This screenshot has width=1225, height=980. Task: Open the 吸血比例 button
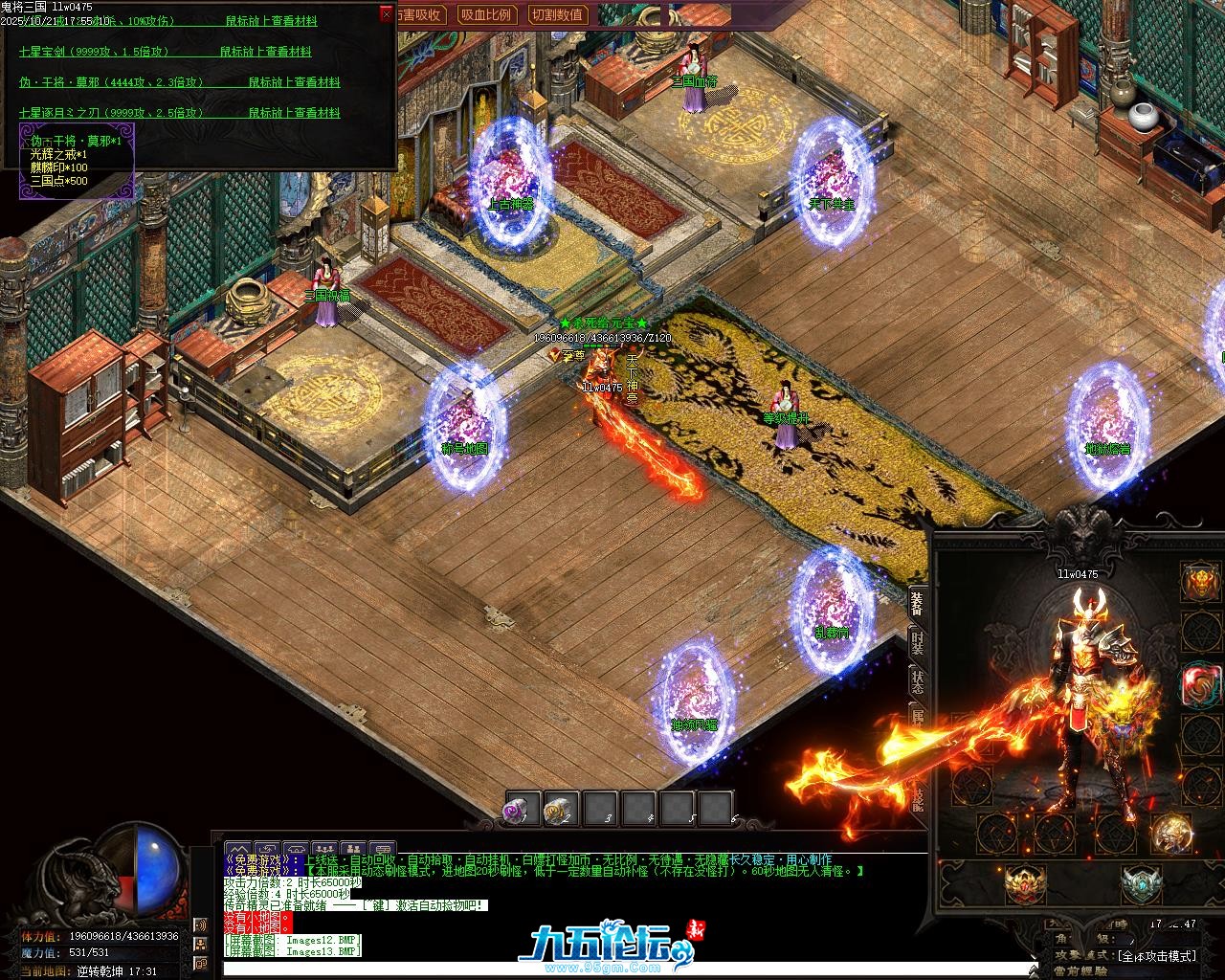(x=486, y=14)
